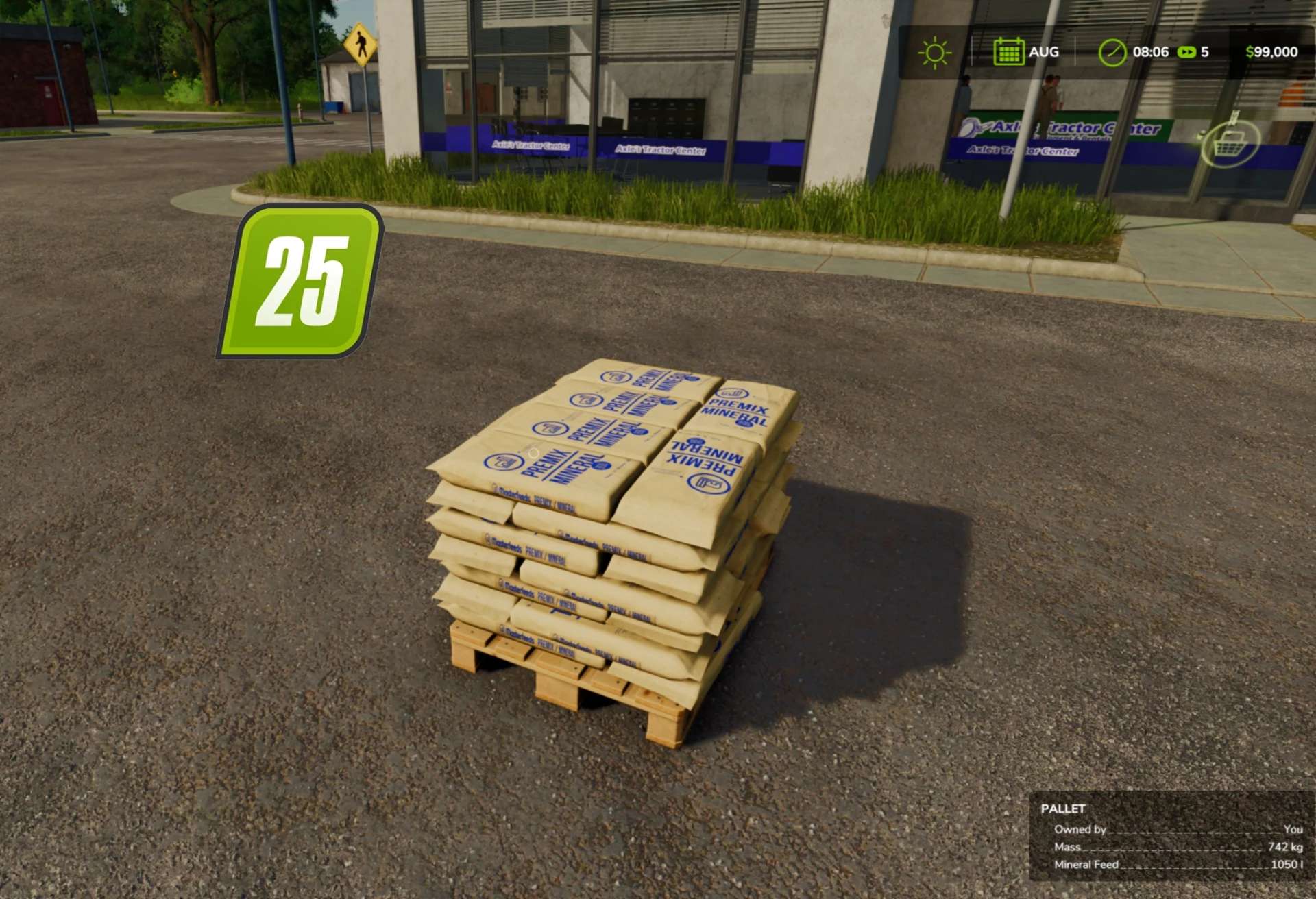Open the calendar icon showing AUG
The width and height of the screenshot is (1316, 899).
click(x=1008, y=53)
